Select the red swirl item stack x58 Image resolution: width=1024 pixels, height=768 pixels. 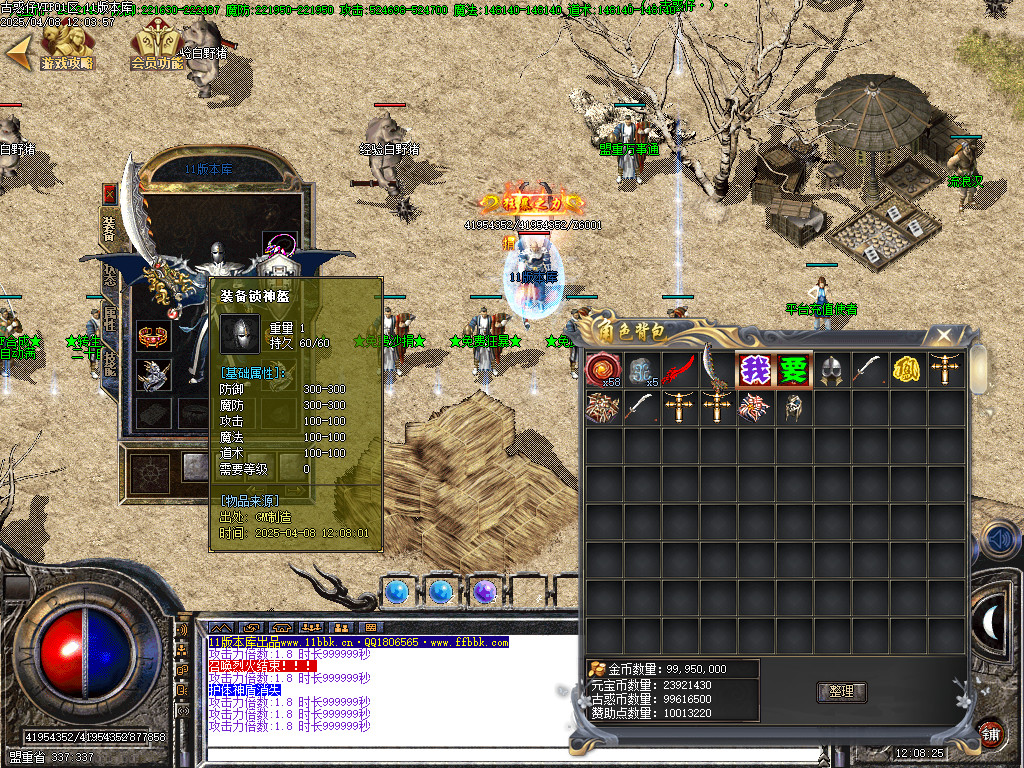click(603, 370)
